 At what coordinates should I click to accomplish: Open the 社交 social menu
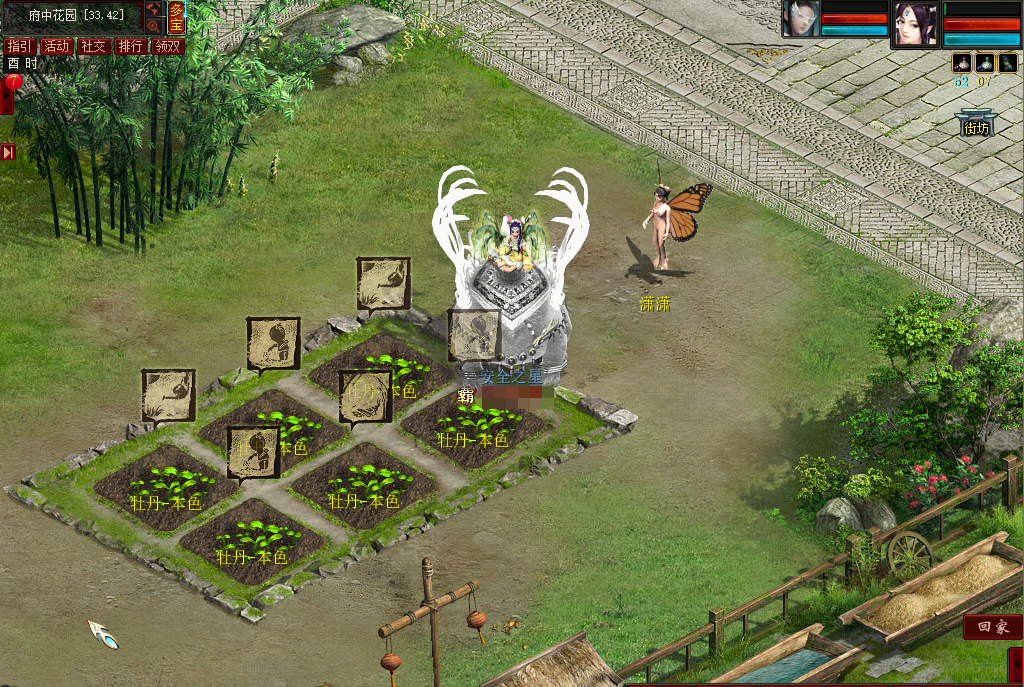pos(93,46)
